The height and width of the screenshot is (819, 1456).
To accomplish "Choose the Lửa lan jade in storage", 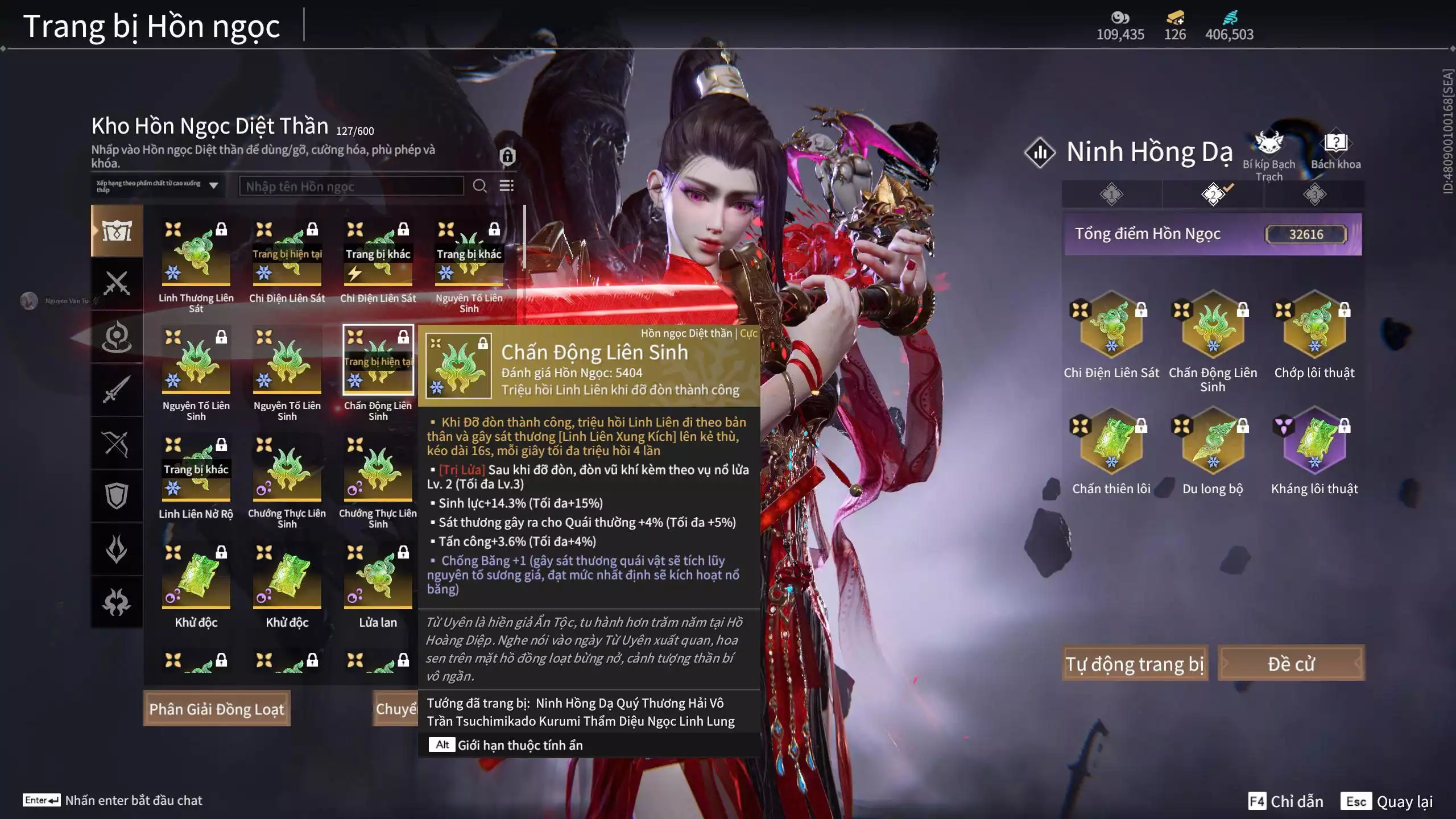I will (378, 579).
